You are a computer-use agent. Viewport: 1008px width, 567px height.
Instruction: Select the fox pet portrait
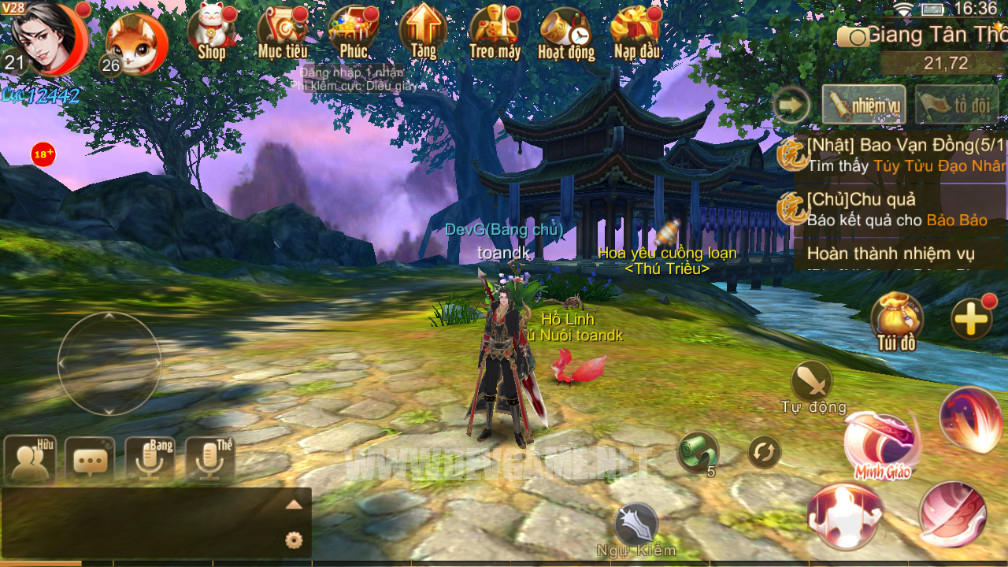137,44
